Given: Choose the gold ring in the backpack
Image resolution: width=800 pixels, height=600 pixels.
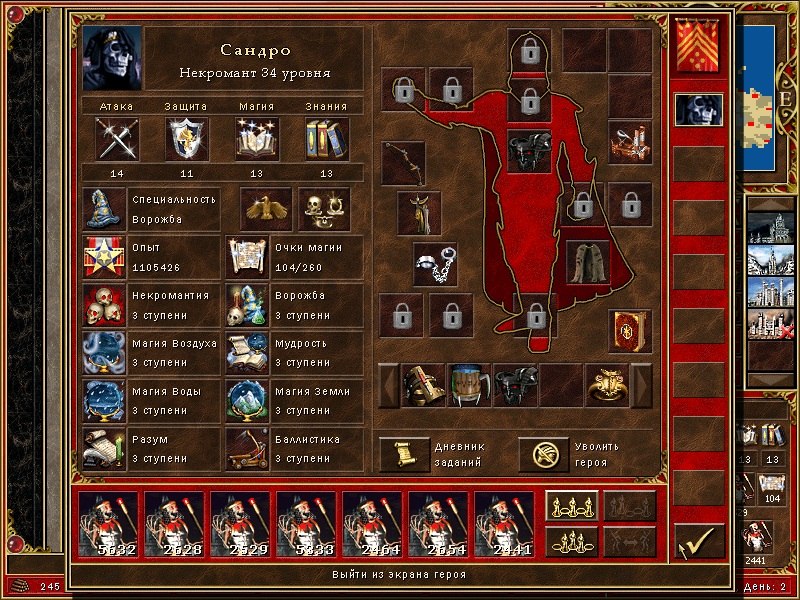Looking at the screenshot, I should click(608, 385).
